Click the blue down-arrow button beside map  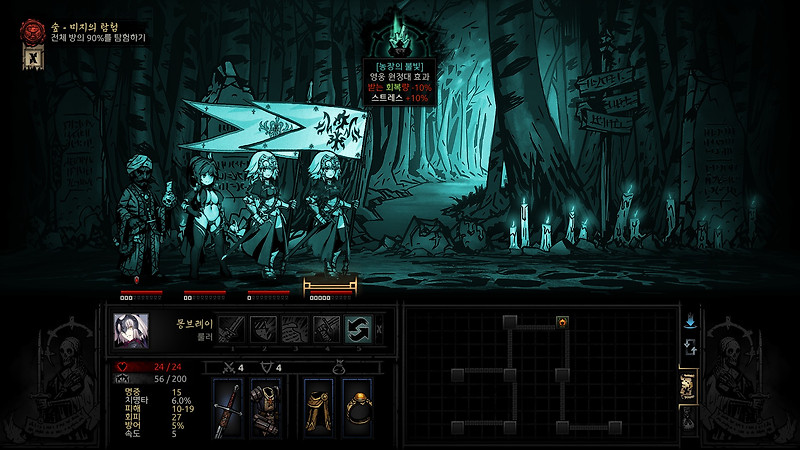click(x=689, y=322)
